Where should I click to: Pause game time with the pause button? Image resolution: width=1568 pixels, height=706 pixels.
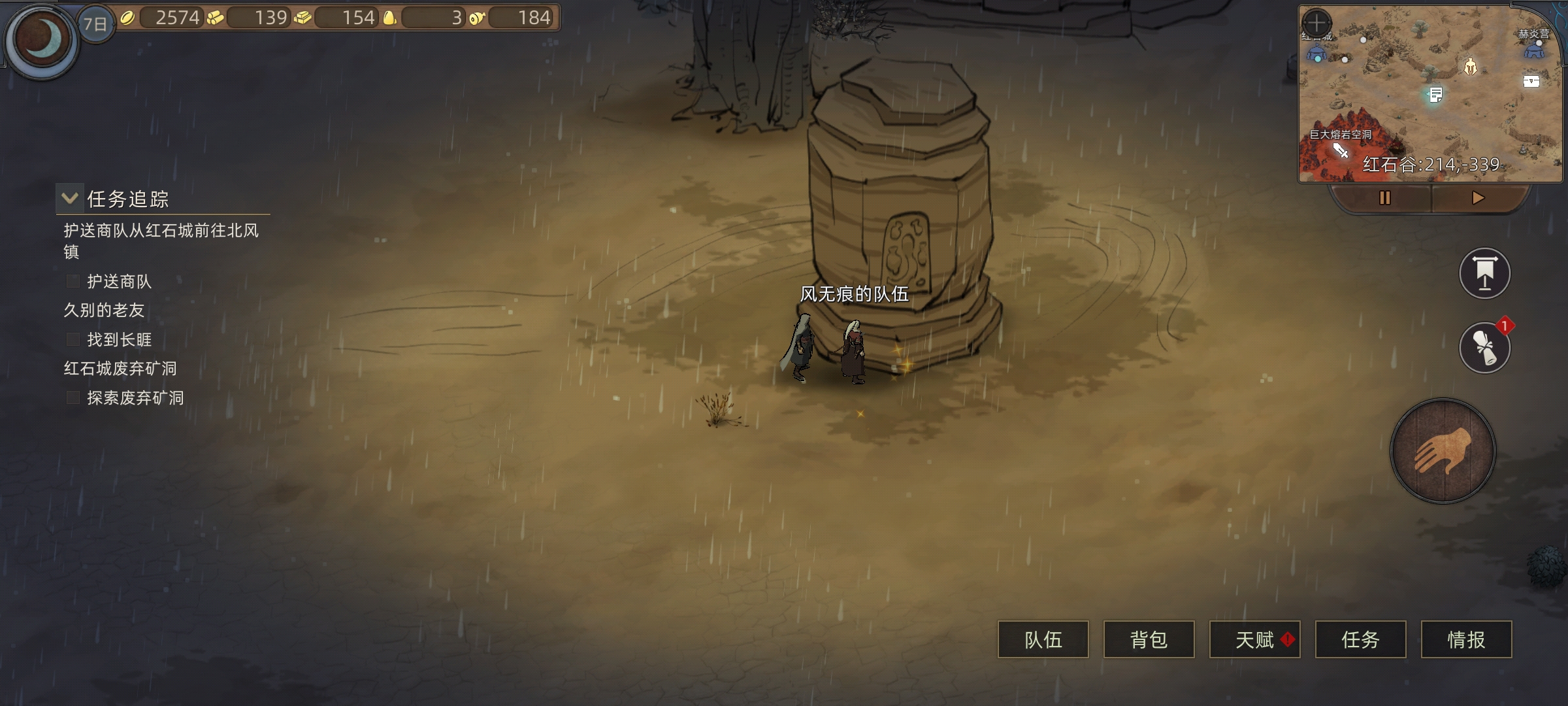[1384, 198]
